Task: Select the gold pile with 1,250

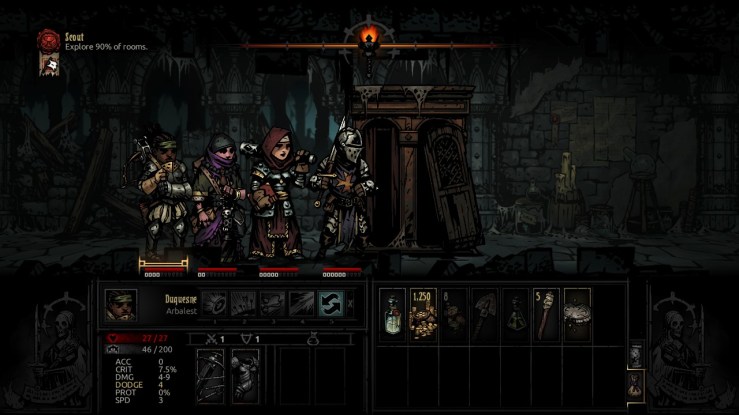Action: tap(424, 315)
